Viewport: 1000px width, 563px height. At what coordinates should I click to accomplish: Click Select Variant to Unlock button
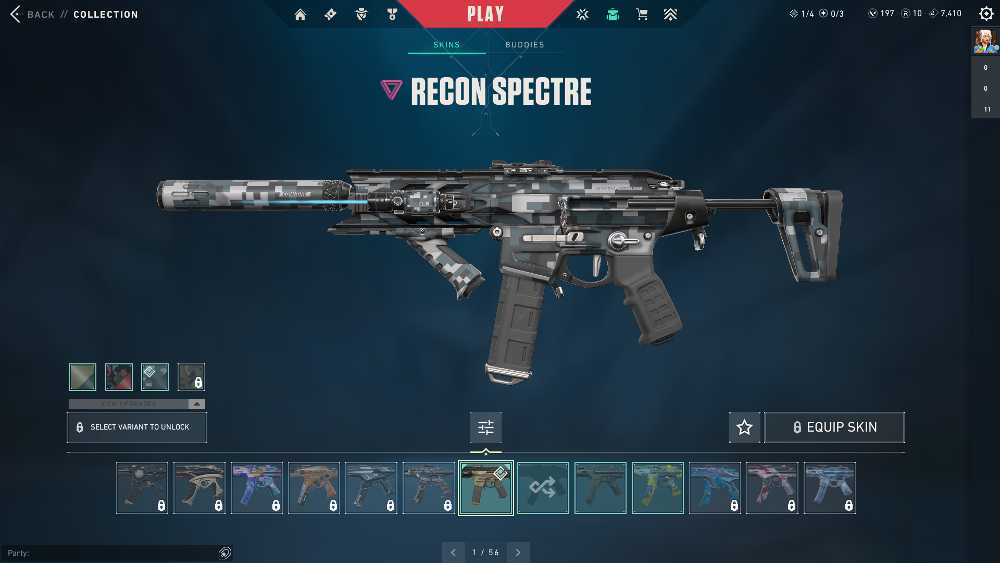coord(137,427)
